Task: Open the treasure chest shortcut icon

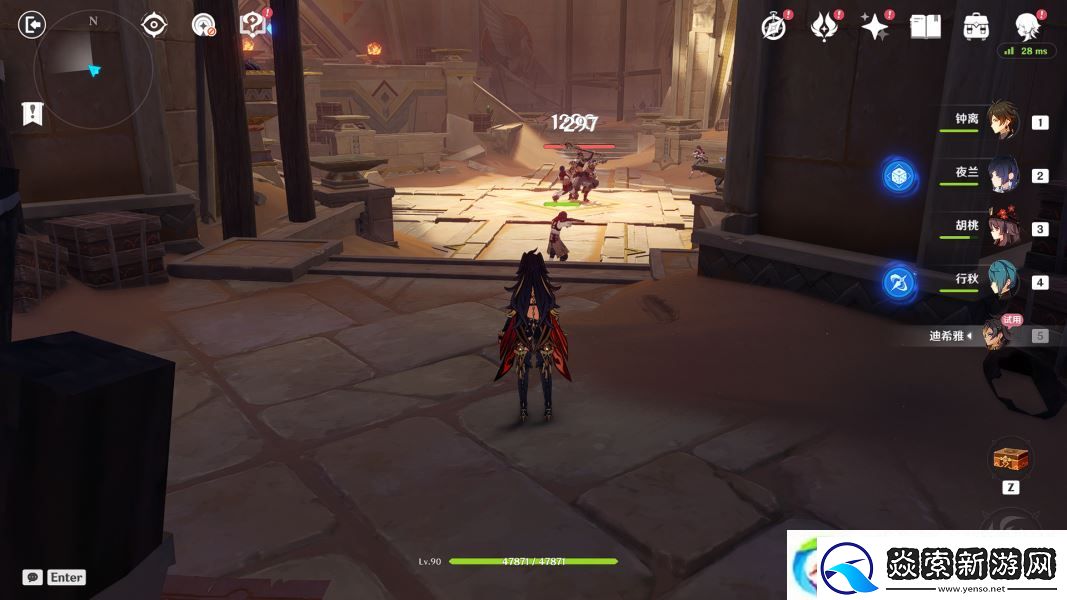Action: tap(1010, 460)
